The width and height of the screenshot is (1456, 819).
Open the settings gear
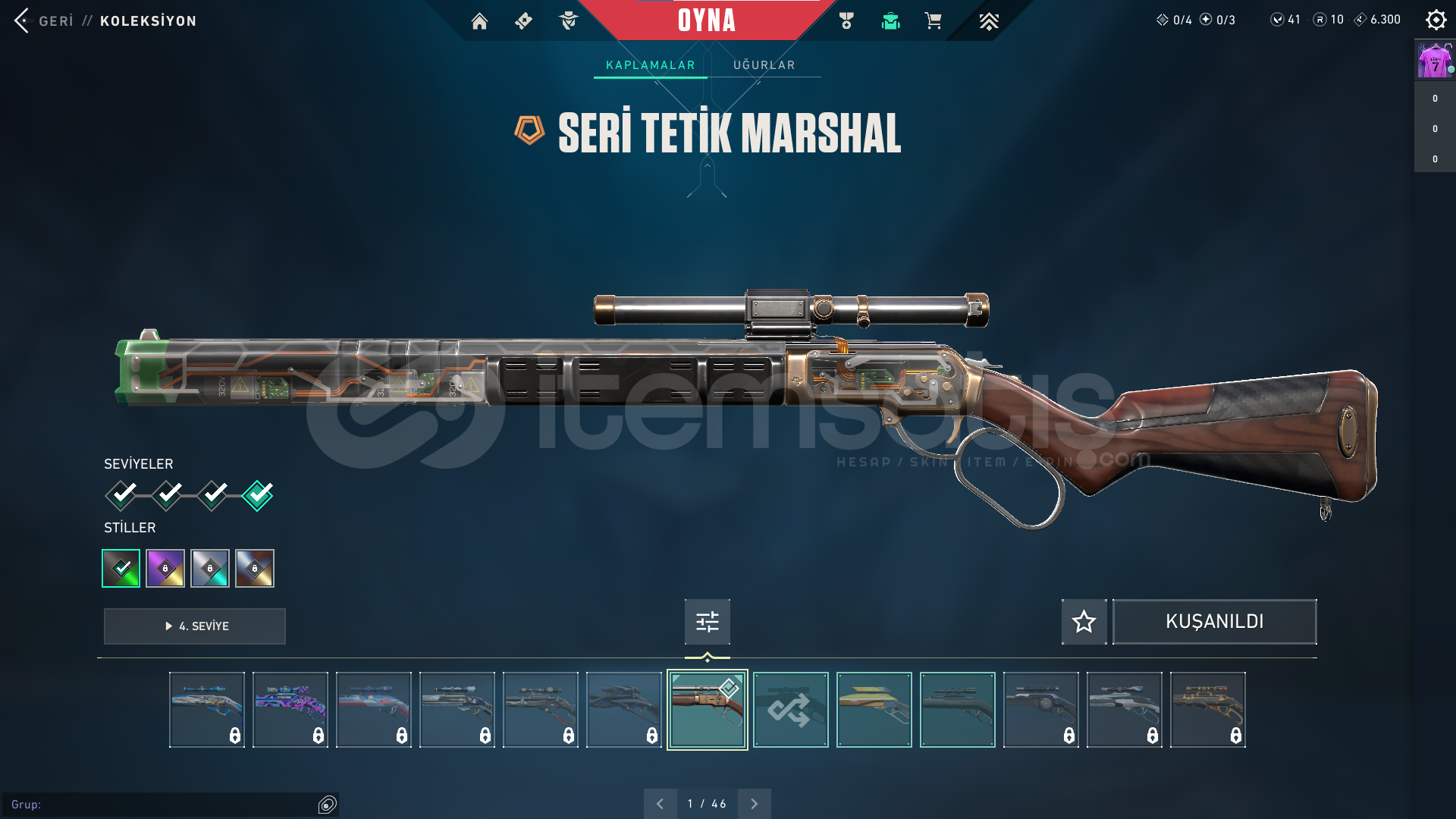(x=1436, y=20)
